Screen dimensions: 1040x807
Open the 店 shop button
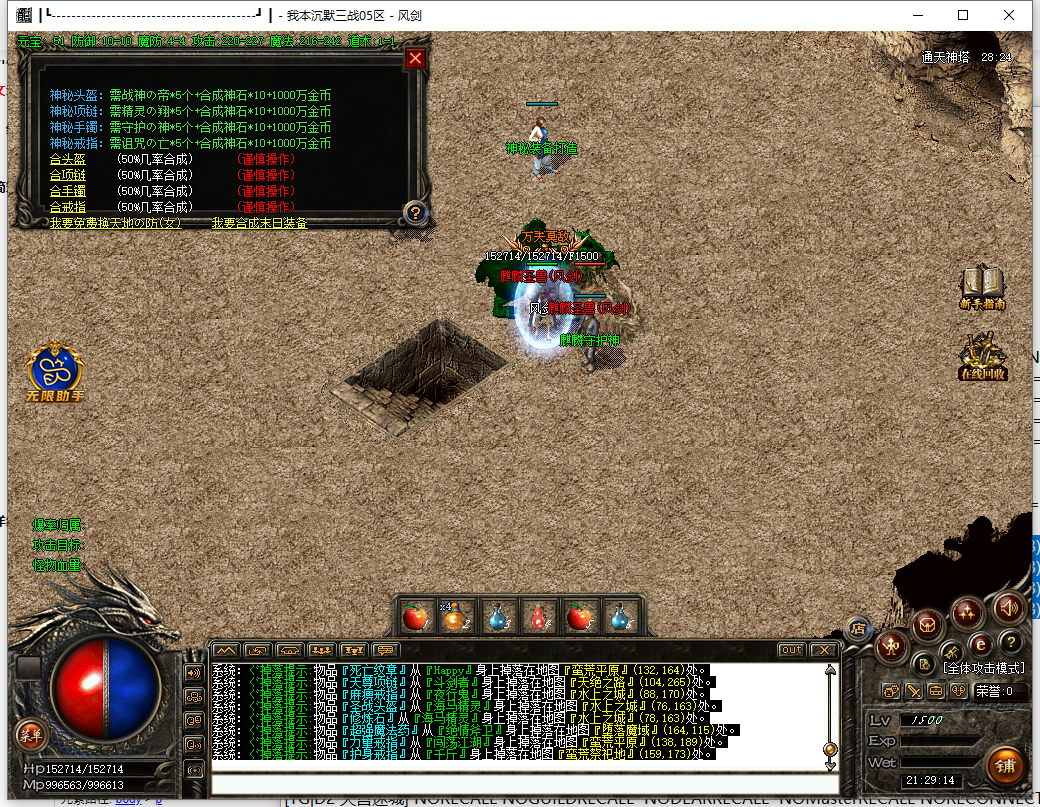[x=857, y=628]
